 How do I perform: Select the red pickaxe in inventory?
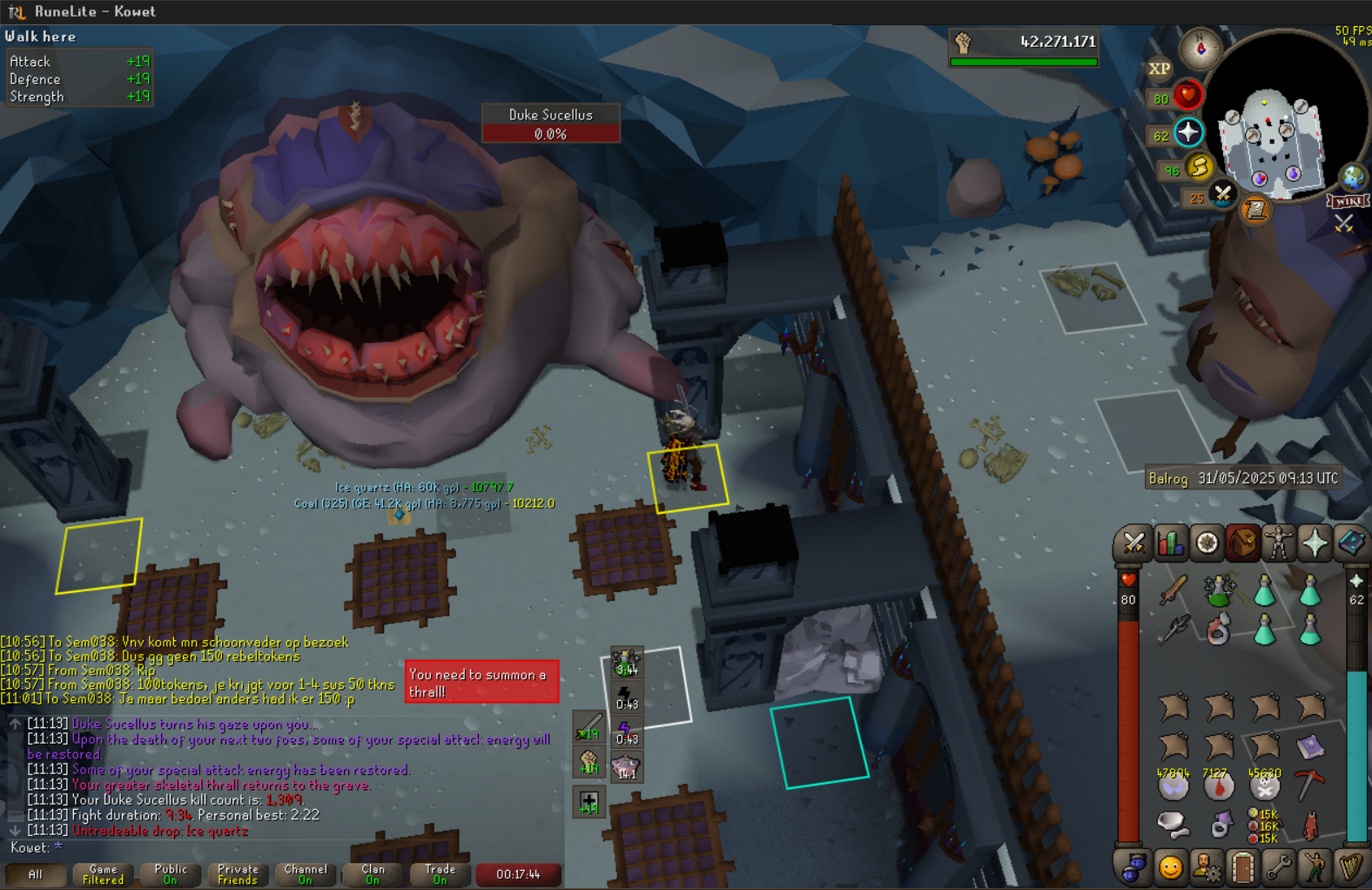(1309, 785)
